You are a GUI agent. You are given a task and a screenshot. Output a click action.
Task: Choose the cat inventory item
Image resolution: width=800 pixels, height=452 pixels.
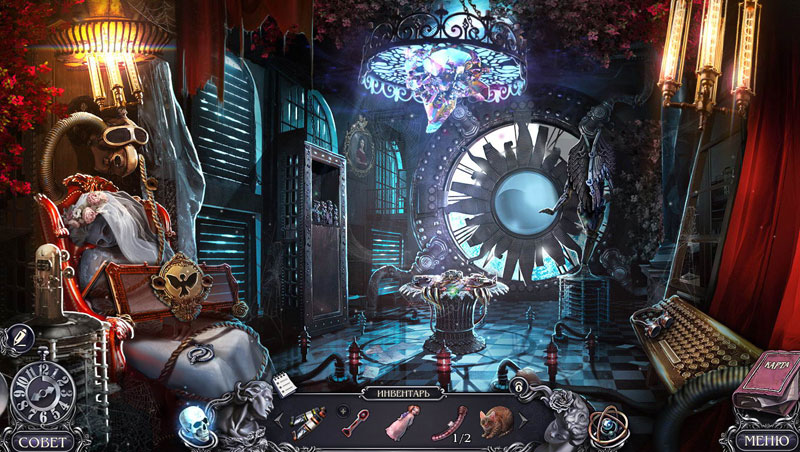[495, 422]
